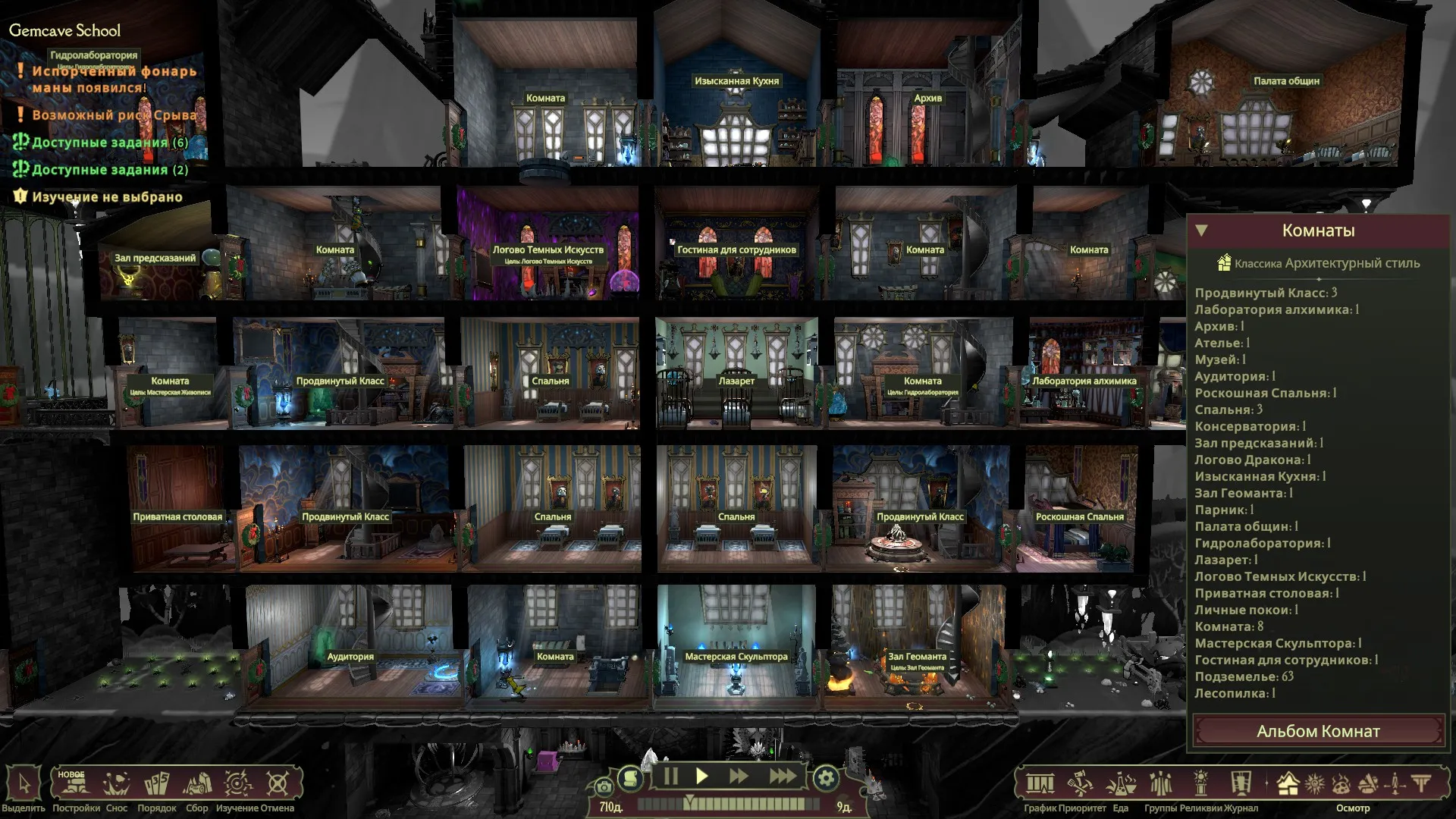Open the Еда food panel
The height and width of the screenshot is (819, 1456).
click(1121, 784)
